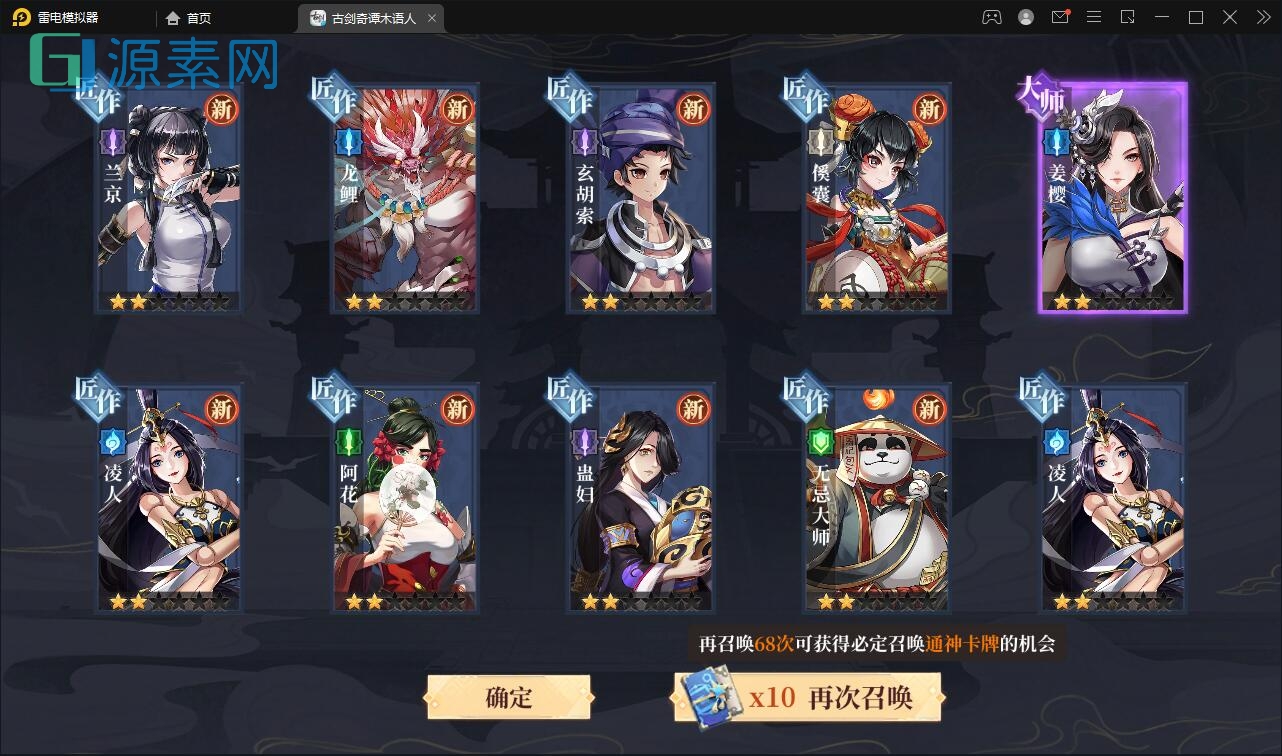Close the game tab with its X
The height and width of the screenshot is (756, 1282).
pos(431,17)
